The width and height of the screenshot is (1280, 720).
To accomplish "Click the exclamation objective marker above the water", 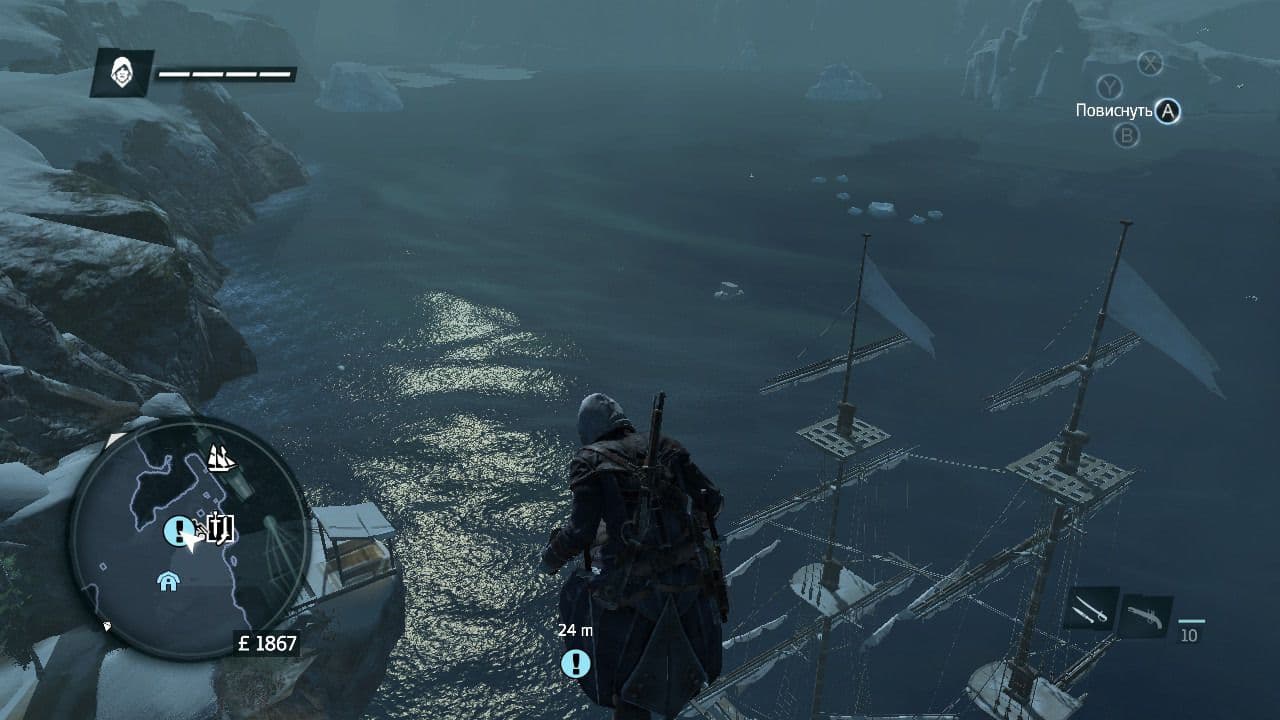I will point(575,662).
